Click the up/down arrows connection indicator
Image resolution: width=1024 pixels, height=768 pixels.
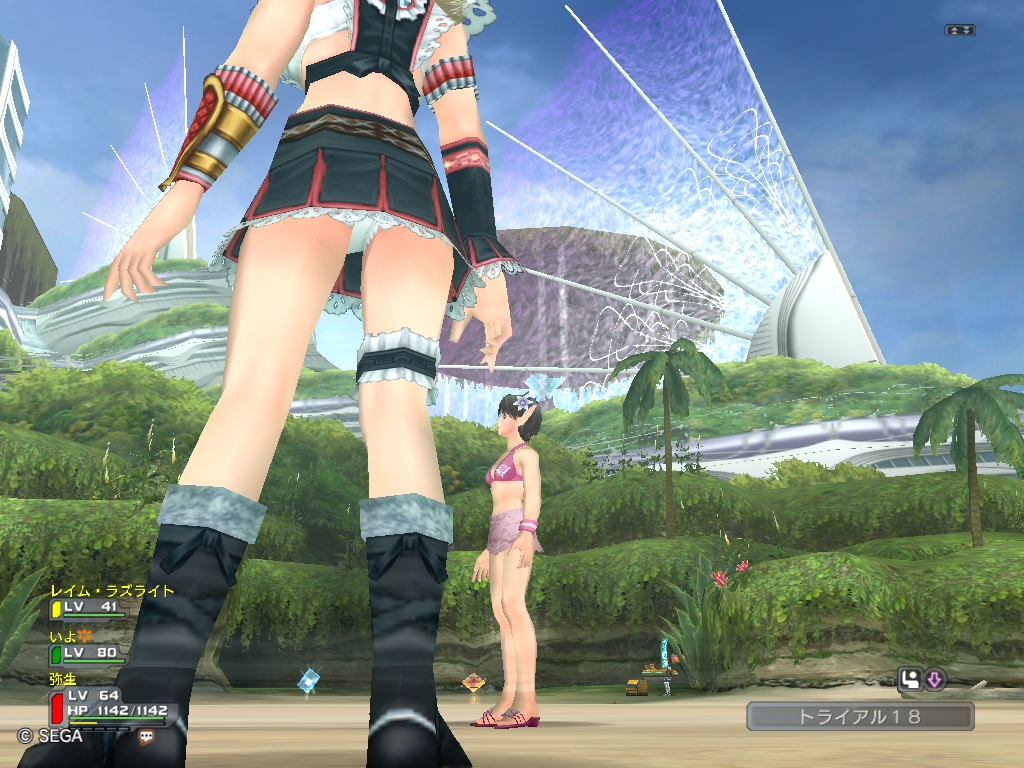(959, 31)
